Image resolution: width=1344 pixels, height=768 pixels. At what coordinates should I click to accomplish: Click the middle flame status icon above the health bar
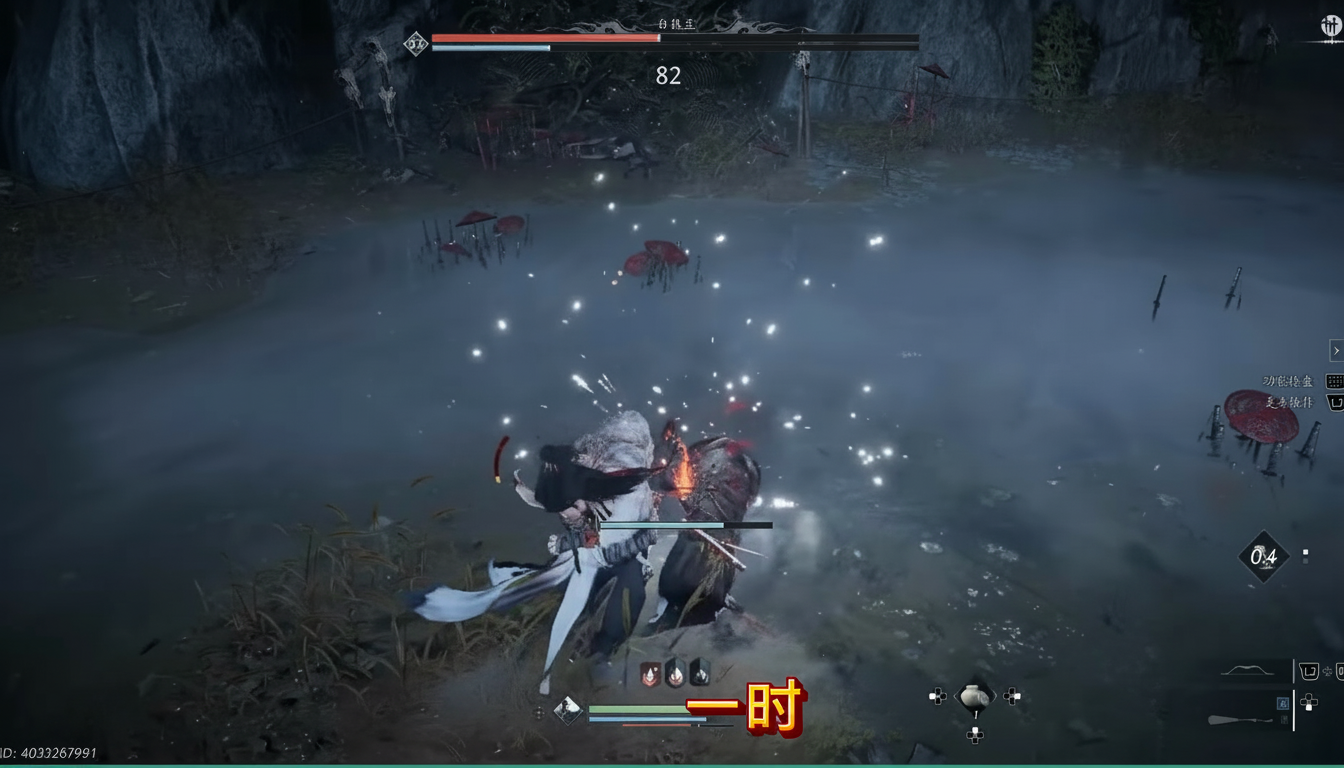(x=674, y=673)
